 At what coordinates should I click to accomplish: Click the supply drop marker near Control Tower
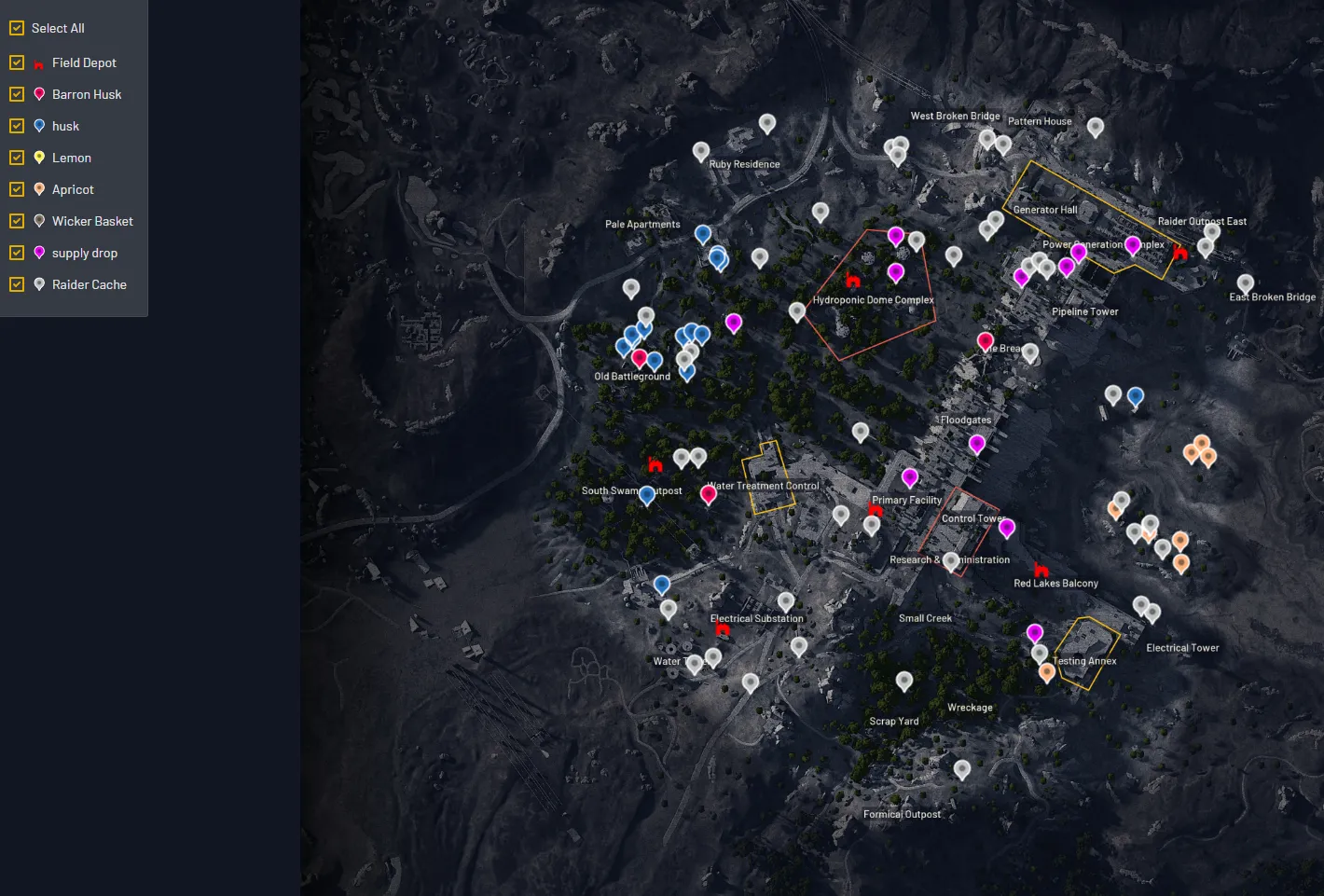tap(1006, 527)
